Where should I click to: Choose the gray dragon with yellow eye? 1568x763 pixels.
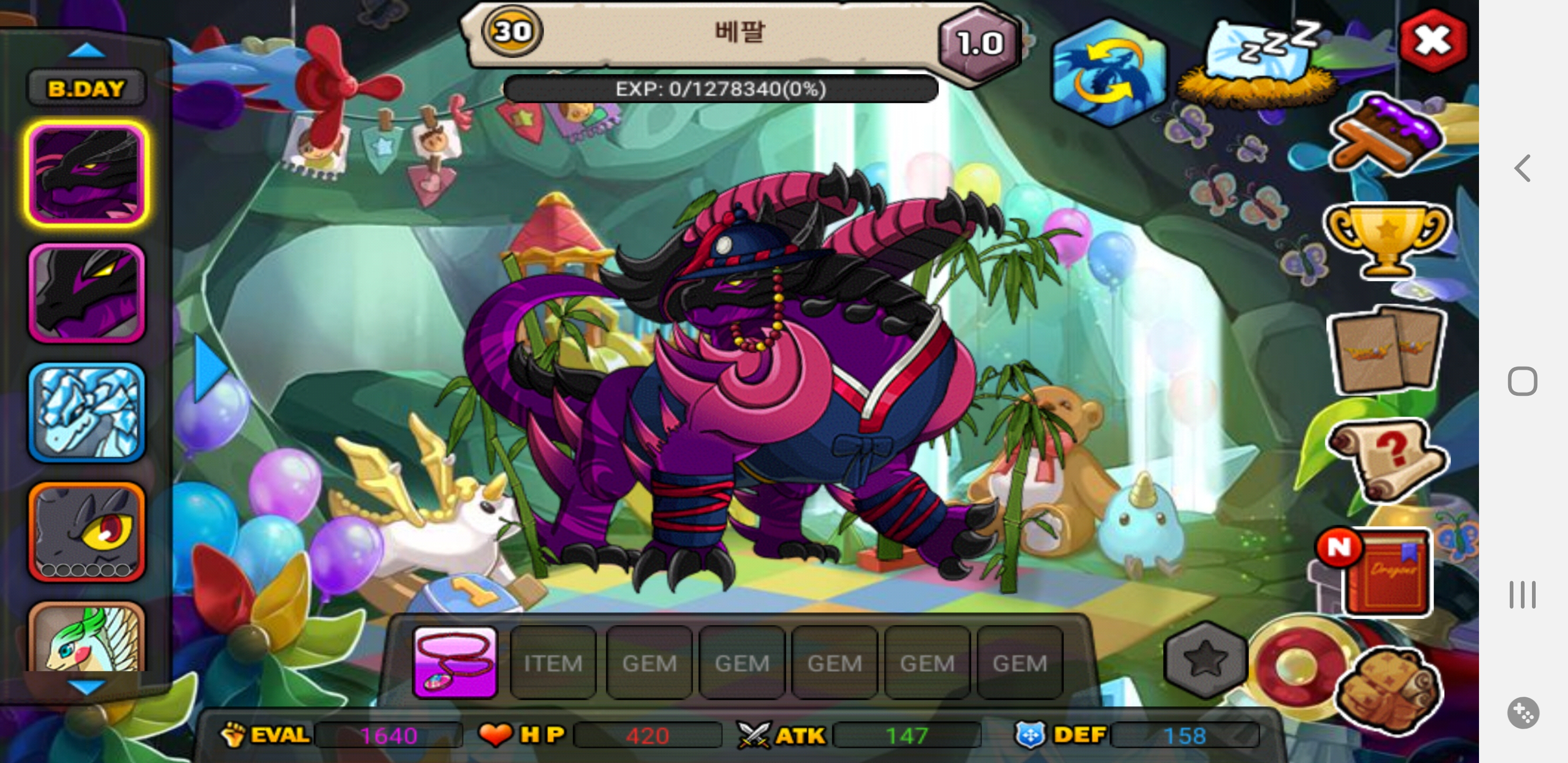pos(87,531)
